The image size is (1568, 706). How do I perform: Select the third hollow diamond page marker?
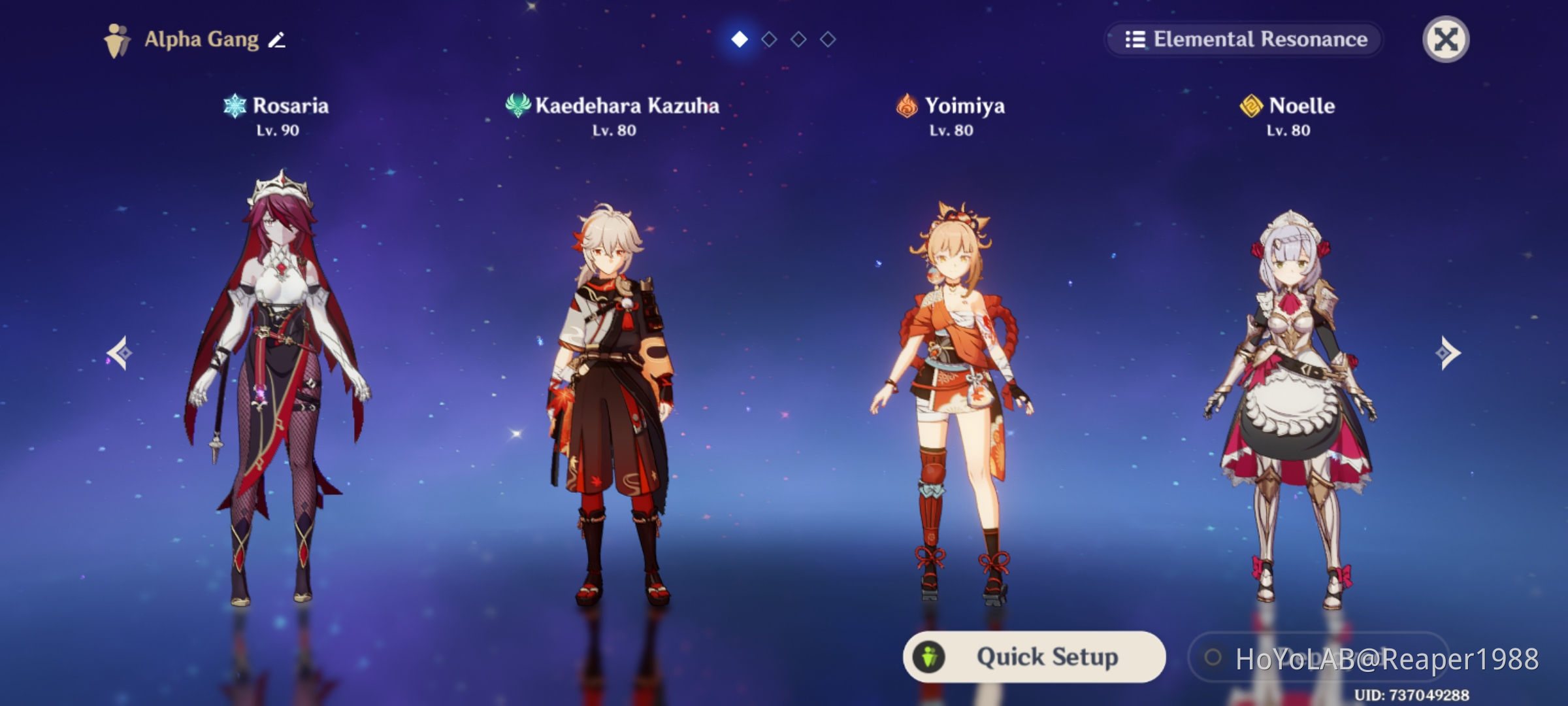(x=798, y=39)
